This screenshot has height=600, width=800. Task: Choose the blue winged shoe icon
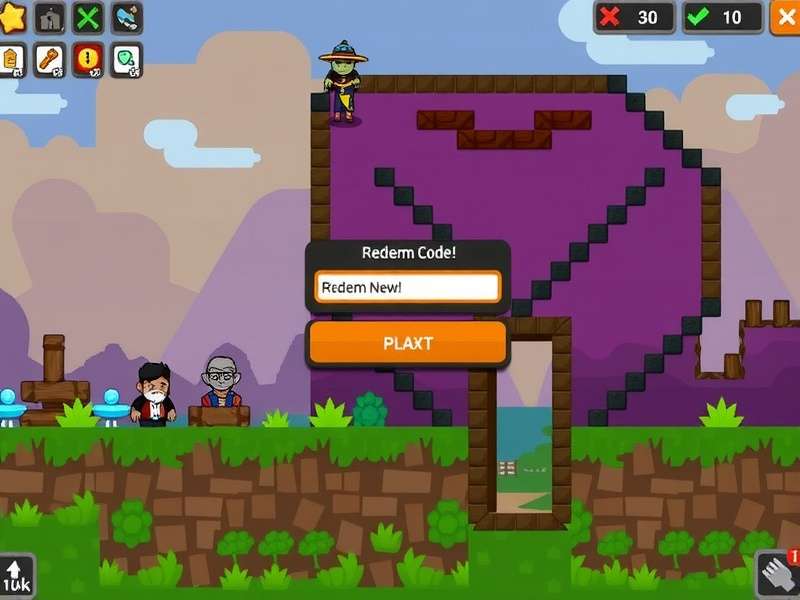point(126,18)
